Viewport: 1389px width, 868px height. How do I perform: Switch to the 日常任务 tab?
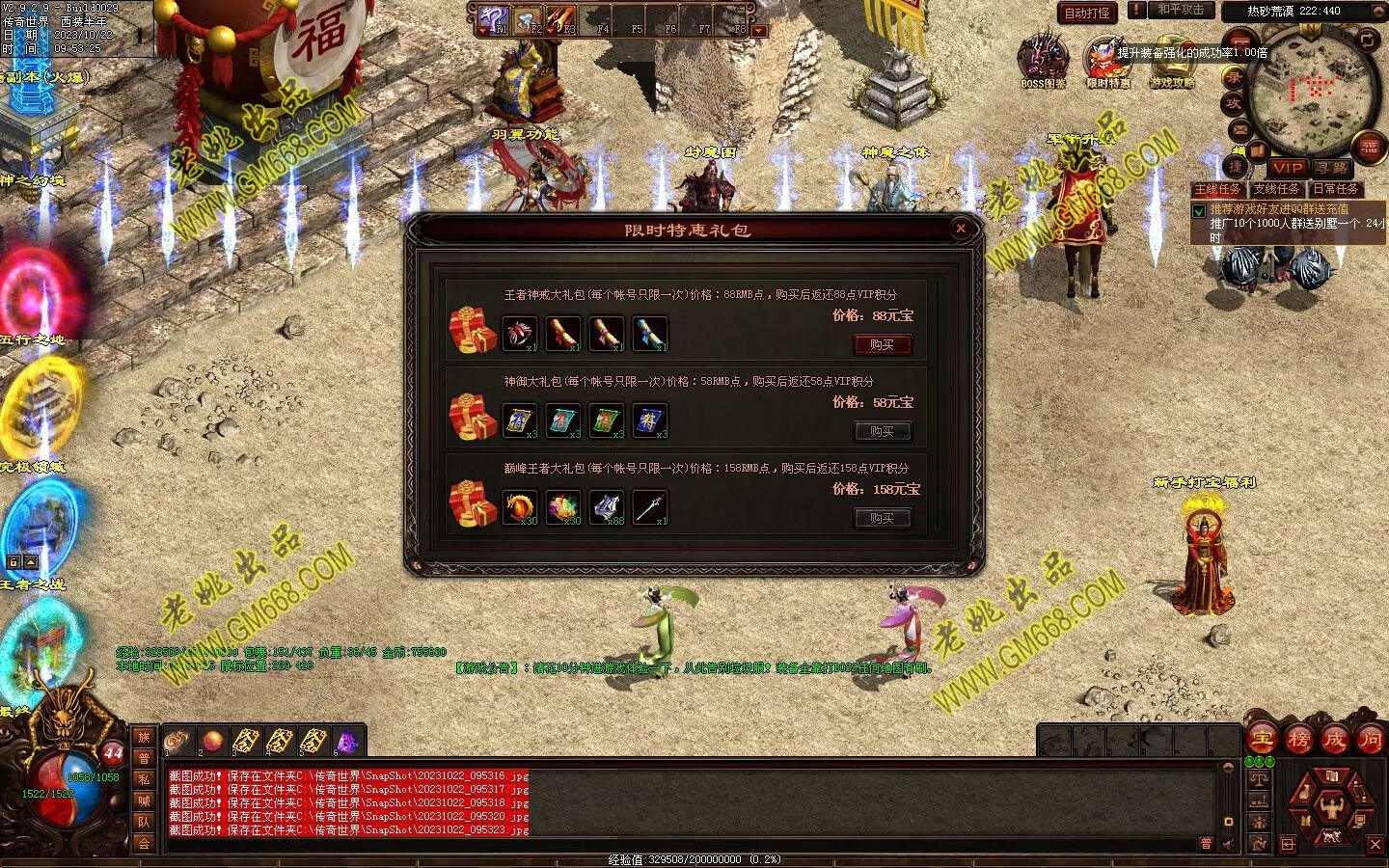coord(1335,189)
